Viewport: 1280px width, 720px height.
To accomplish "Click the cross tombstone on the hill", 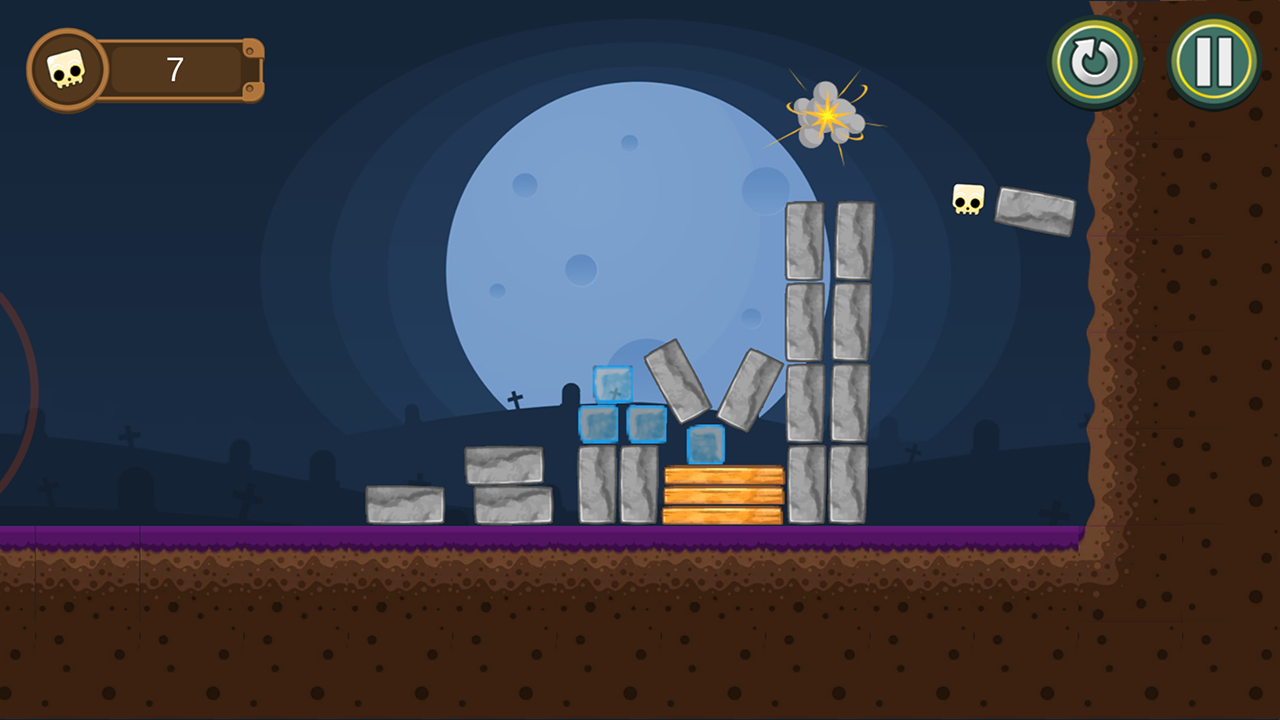I will [517, 400].
